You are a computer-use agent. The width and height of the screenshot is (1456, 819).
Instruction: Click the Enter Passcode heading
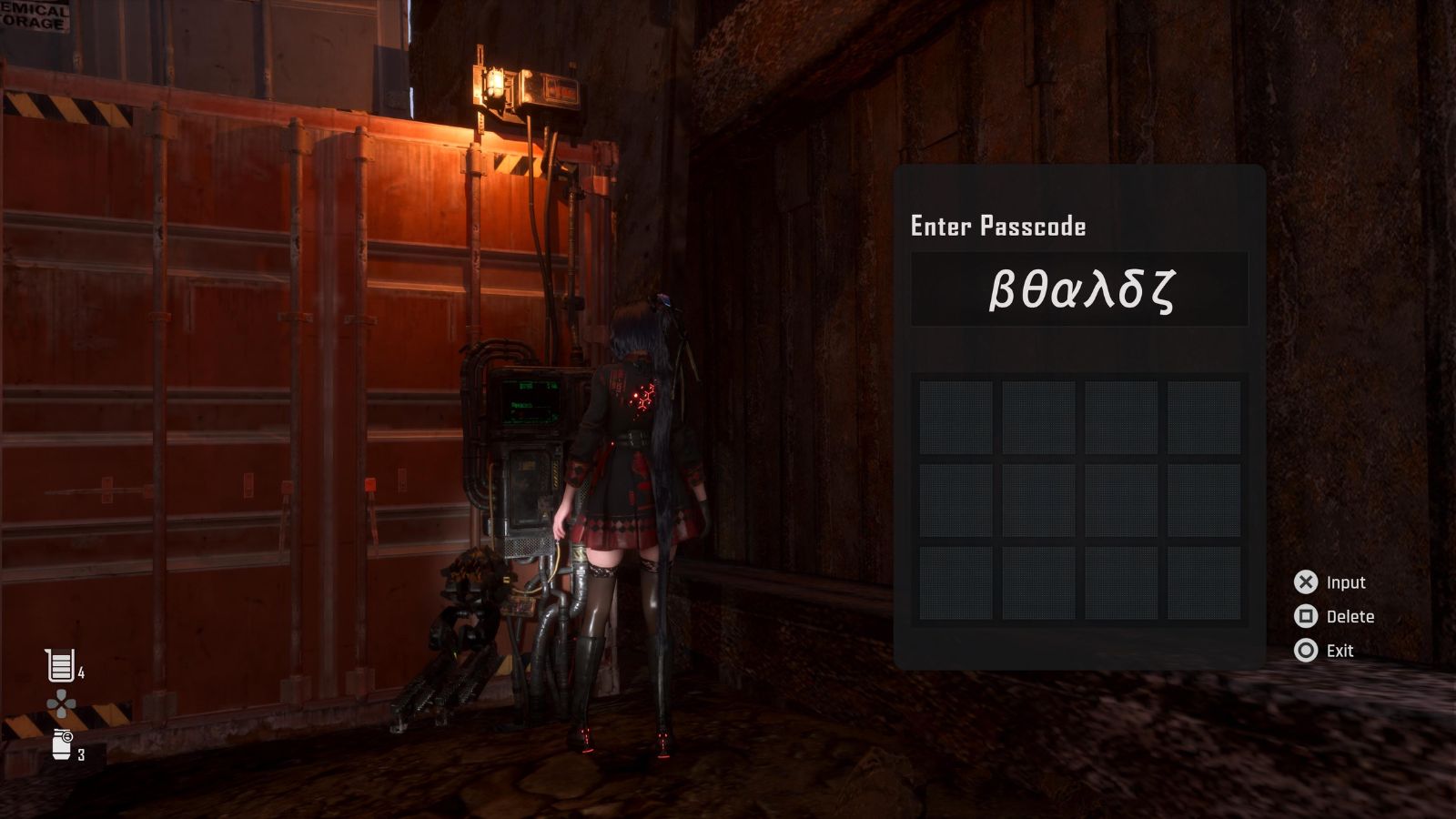pos(998,227)
